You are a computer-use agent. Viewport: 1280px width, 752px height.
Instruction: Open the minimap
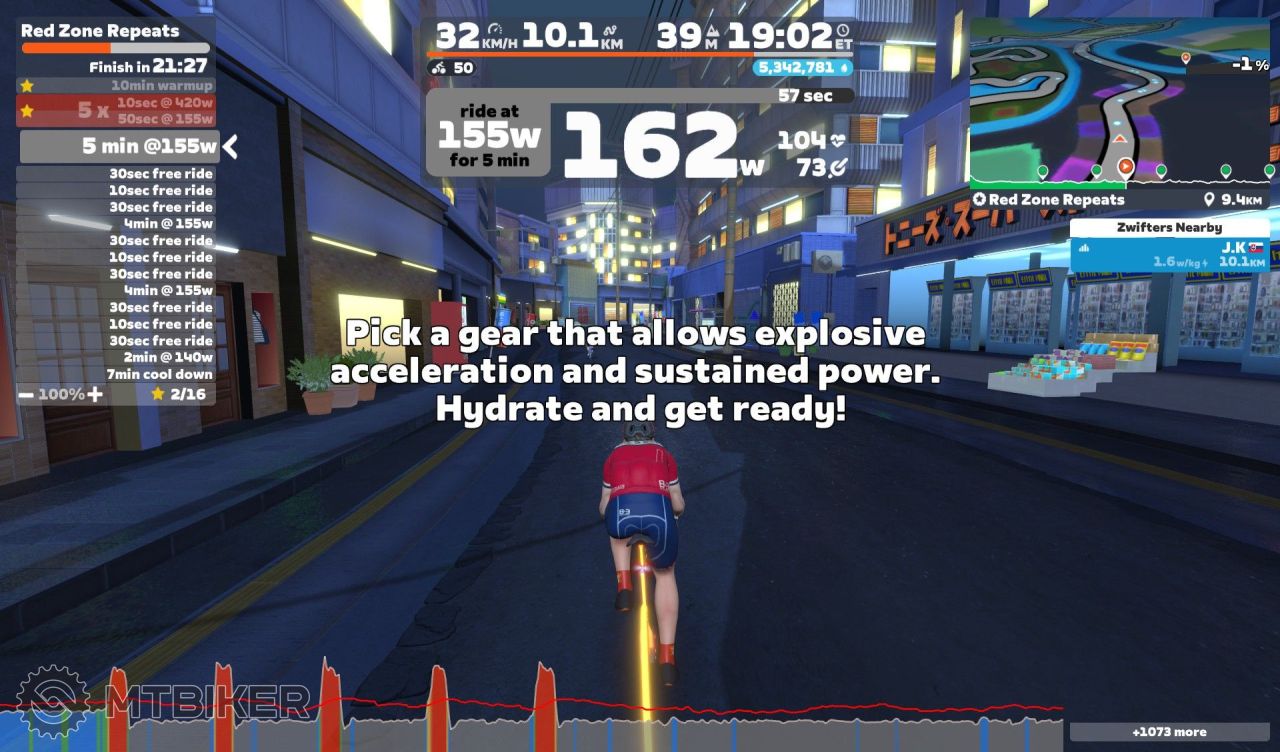click(x=1120, y=100)
